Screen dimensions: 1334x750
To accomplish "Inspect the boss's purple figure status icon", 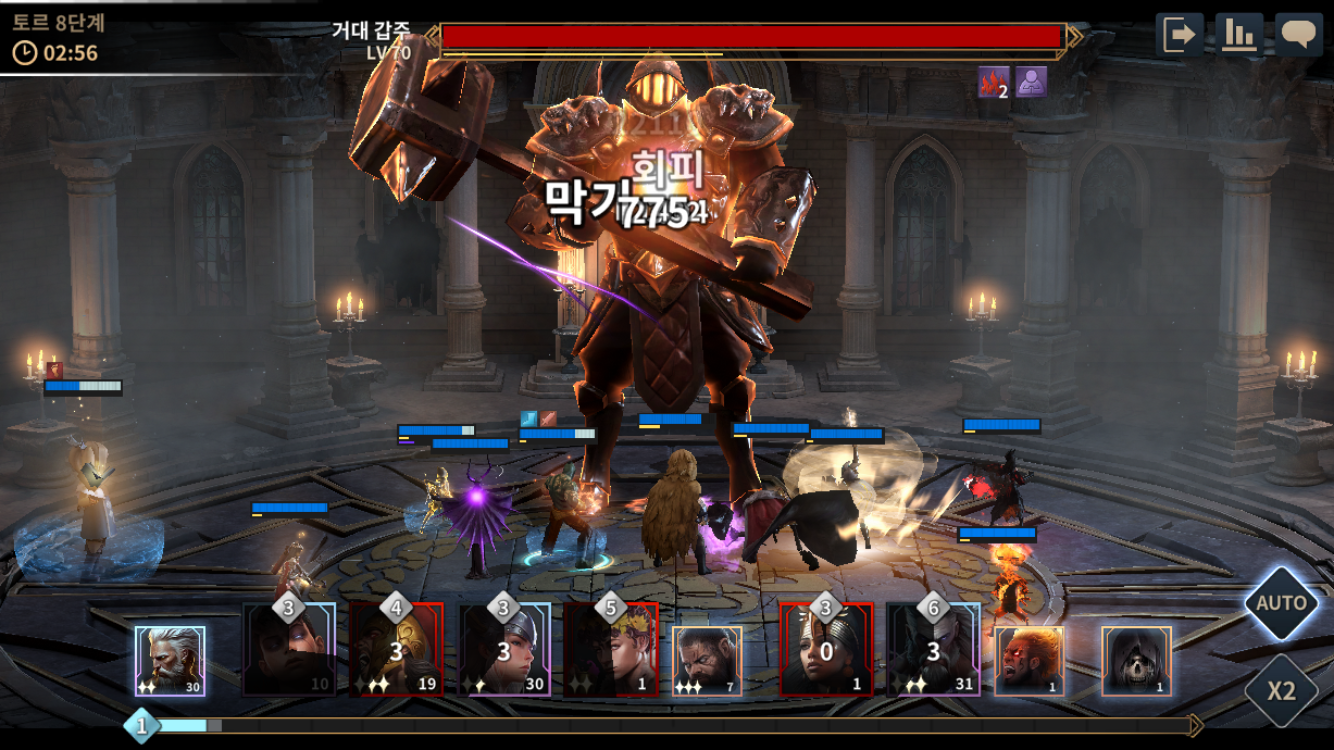I will coord(1031,82).
